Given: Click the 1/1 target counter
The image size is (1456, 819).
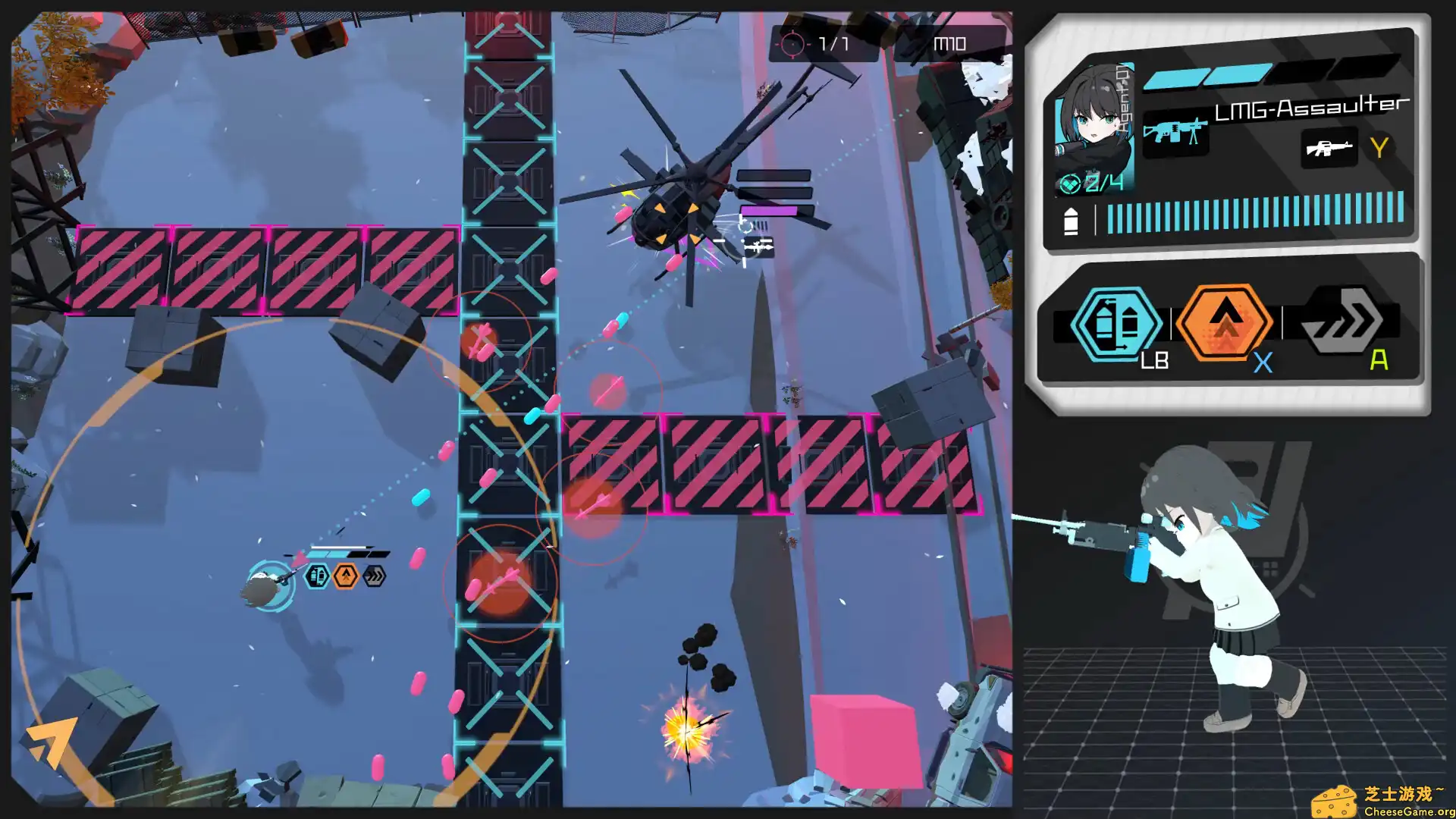Looking at the screenshot, I should point(834,43).
